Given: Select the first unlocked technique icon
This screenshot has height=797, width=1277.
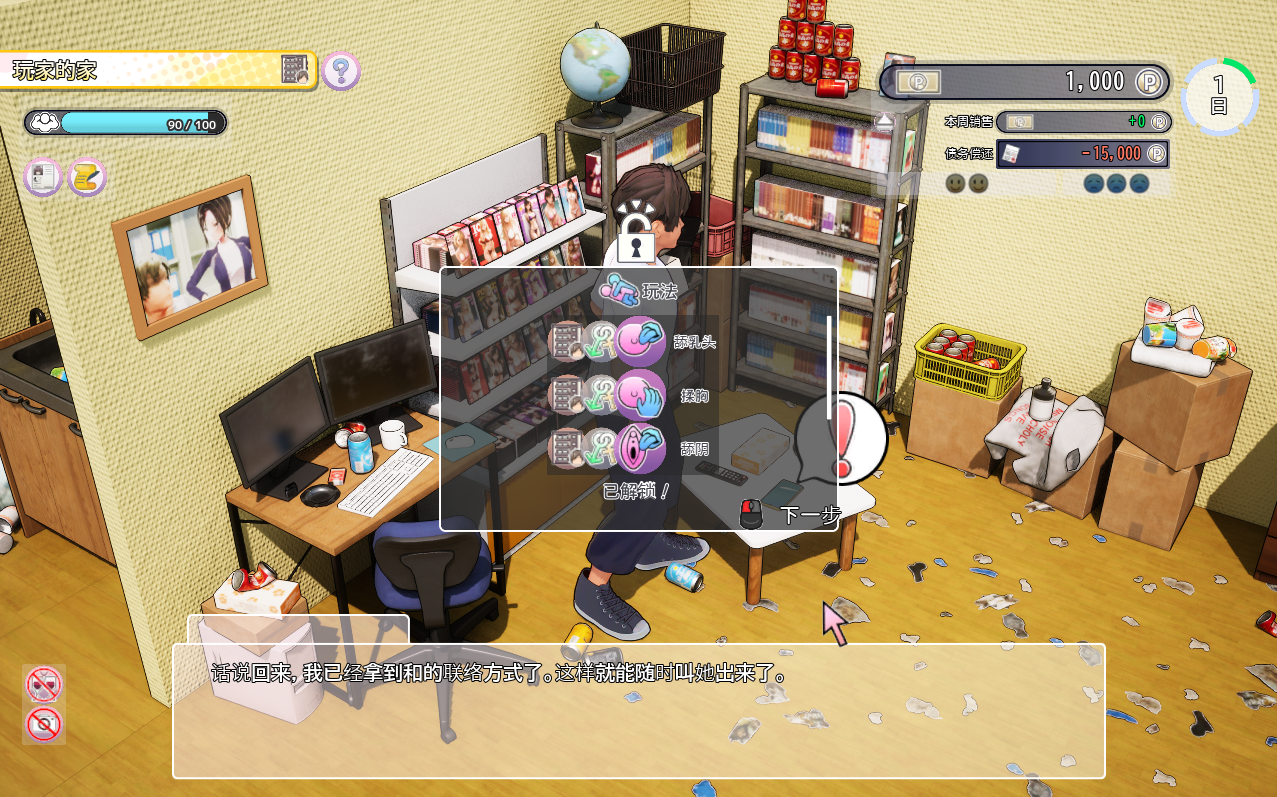Looking at the screenshot, I should (x=639, y=343).
